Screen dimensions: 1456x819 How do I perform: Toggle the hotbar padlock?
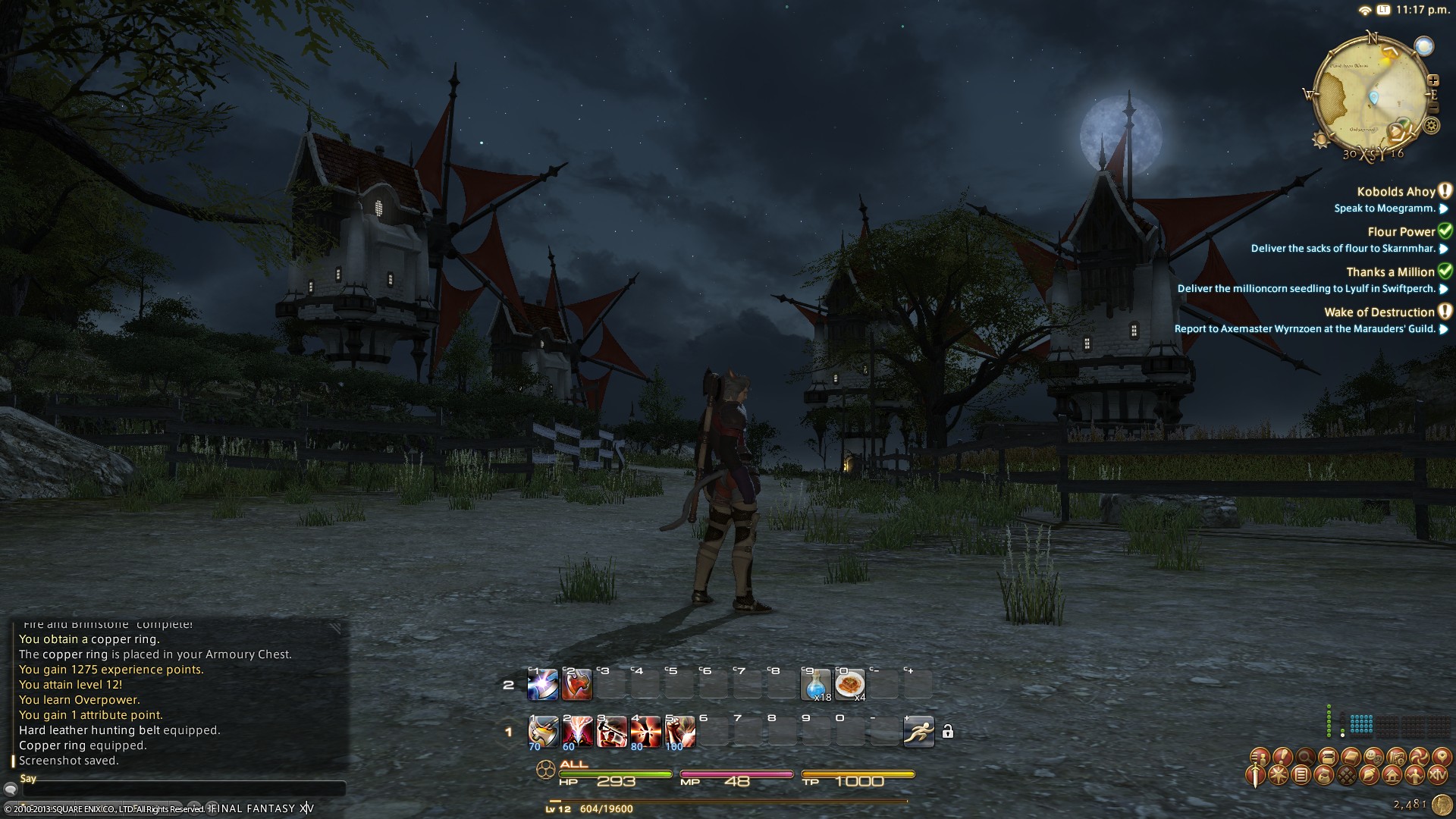tap(947, 732)
